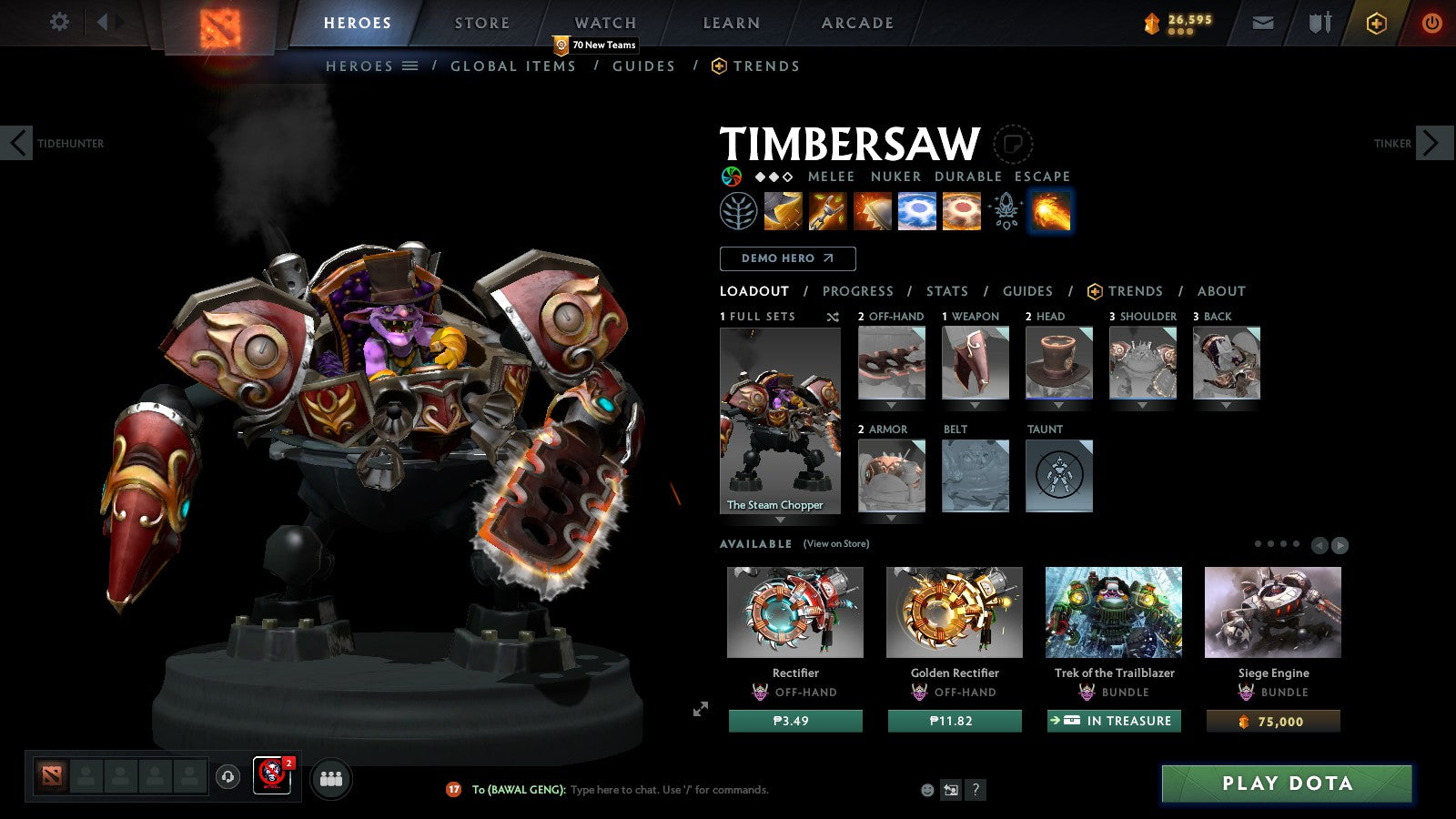Switch to the Progress tab
This screenshot has width=1456, height=819.
(x=858, y=291)
